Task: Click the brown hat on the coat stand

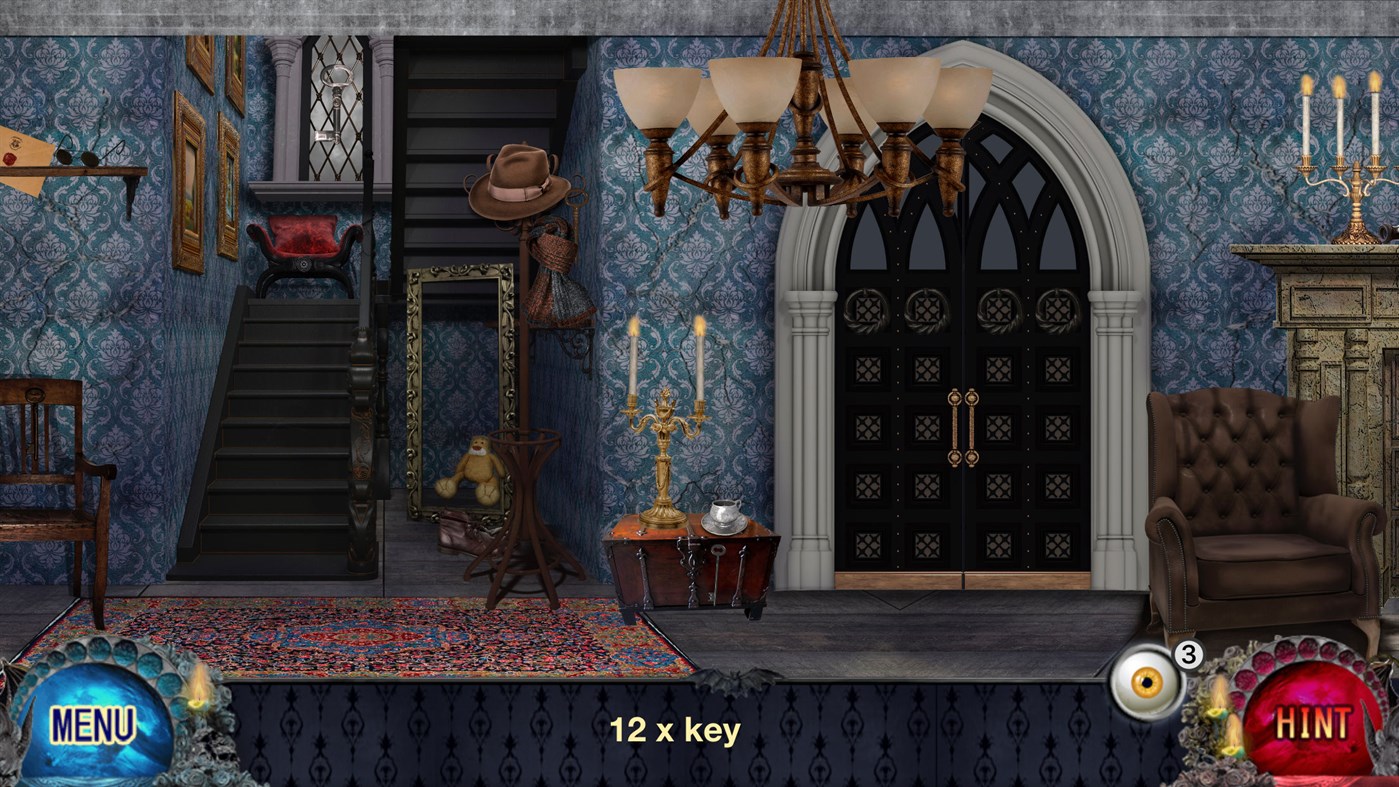Action: click(516, 180)
